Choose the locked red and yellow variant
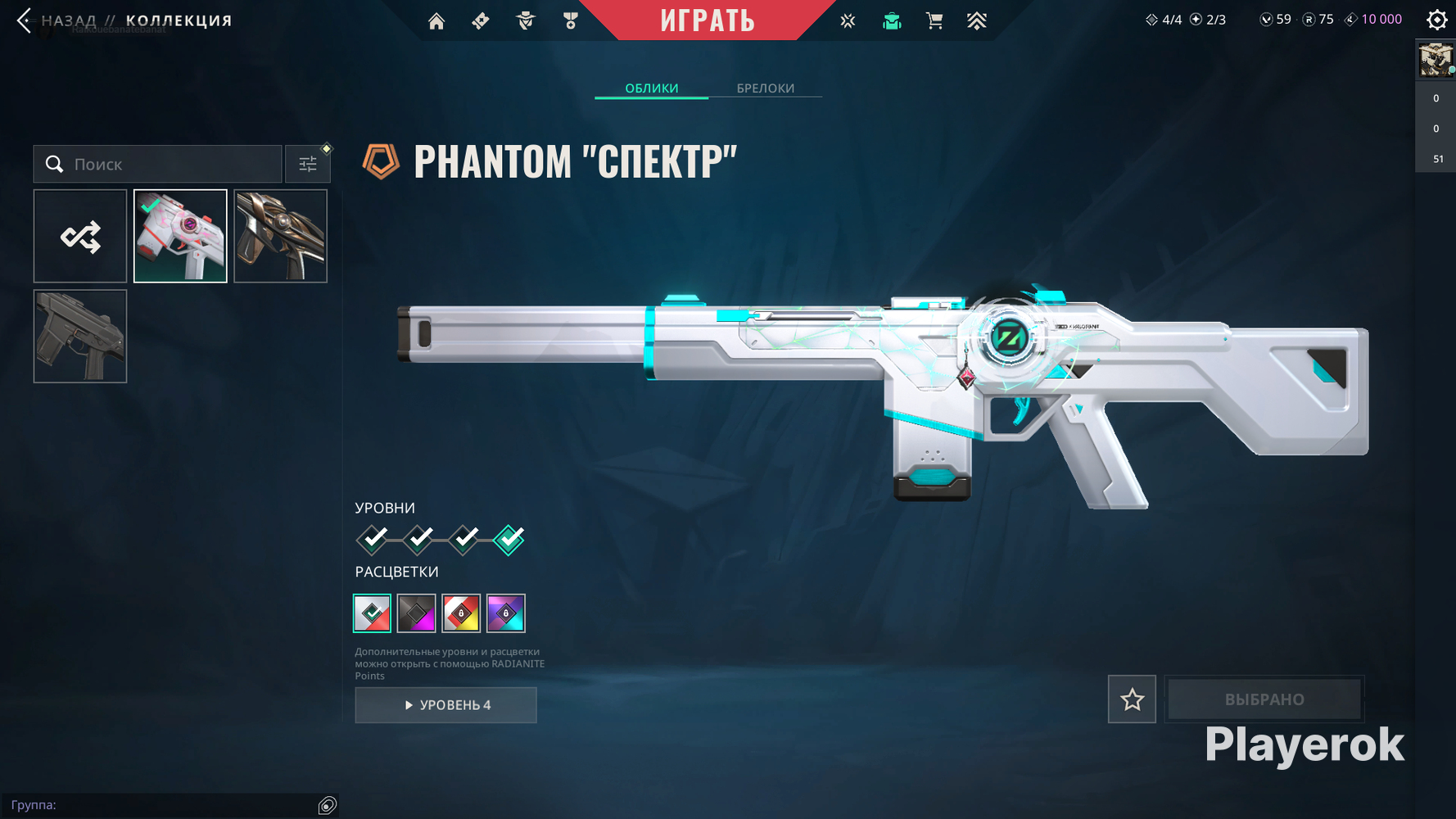This screenshot has height=819, width=1456. (x=461, y=613)
